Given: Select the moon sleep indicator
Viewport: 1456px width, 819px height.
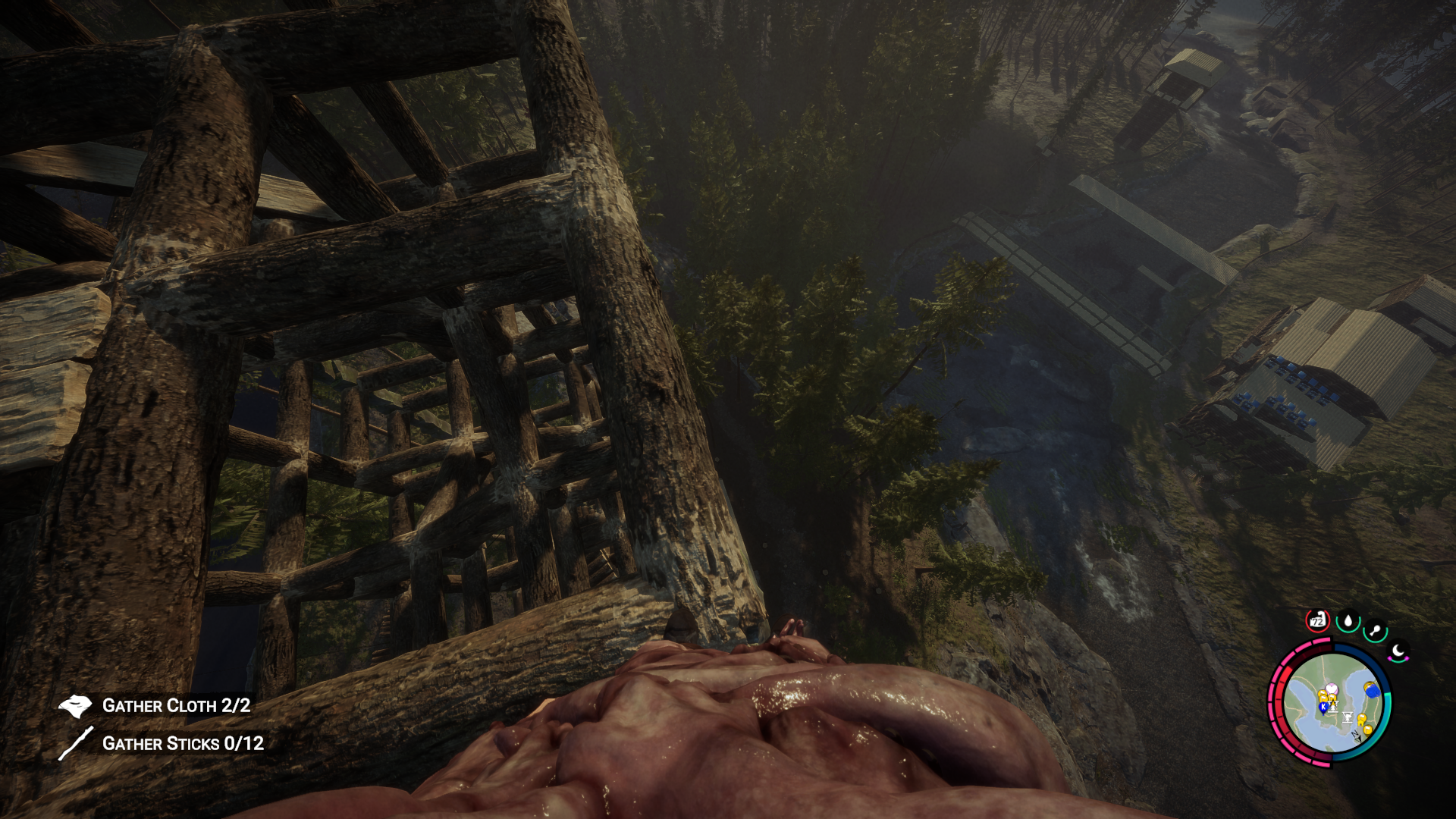Looking at the screenshot, I should click(1398, 649).
